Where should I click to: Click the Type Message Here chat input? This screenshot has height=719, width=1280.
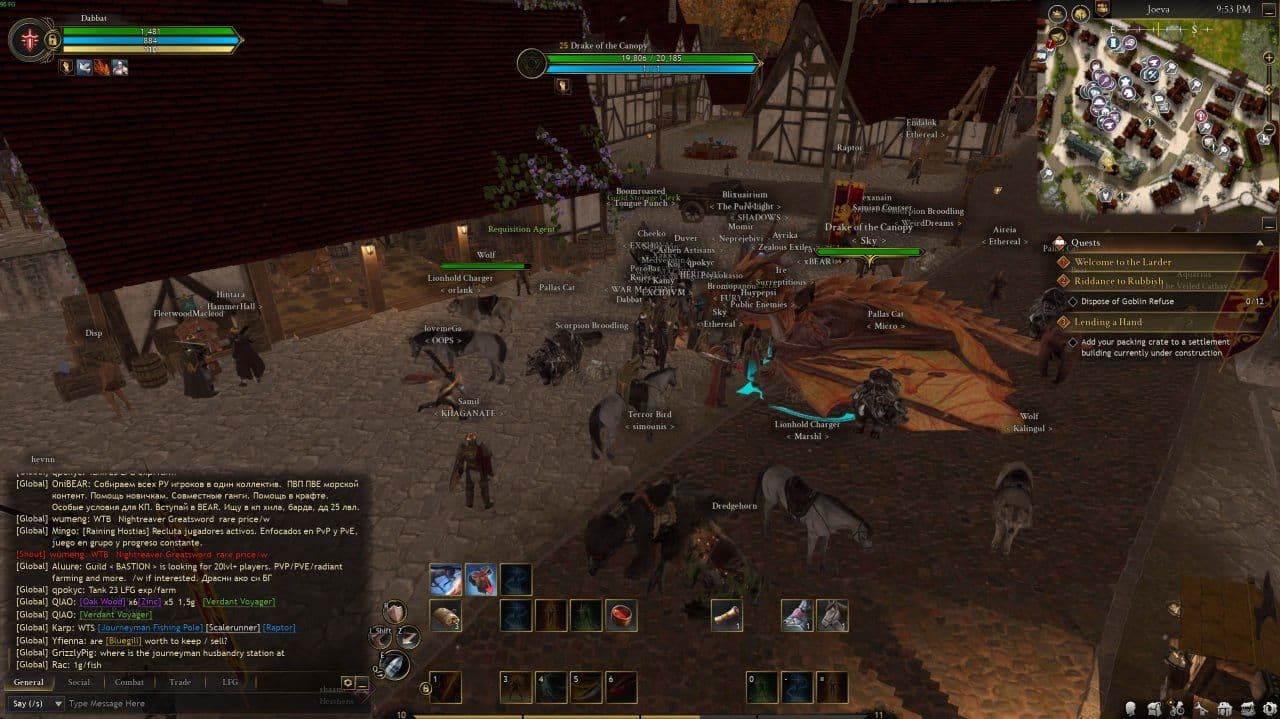[200, 703]
